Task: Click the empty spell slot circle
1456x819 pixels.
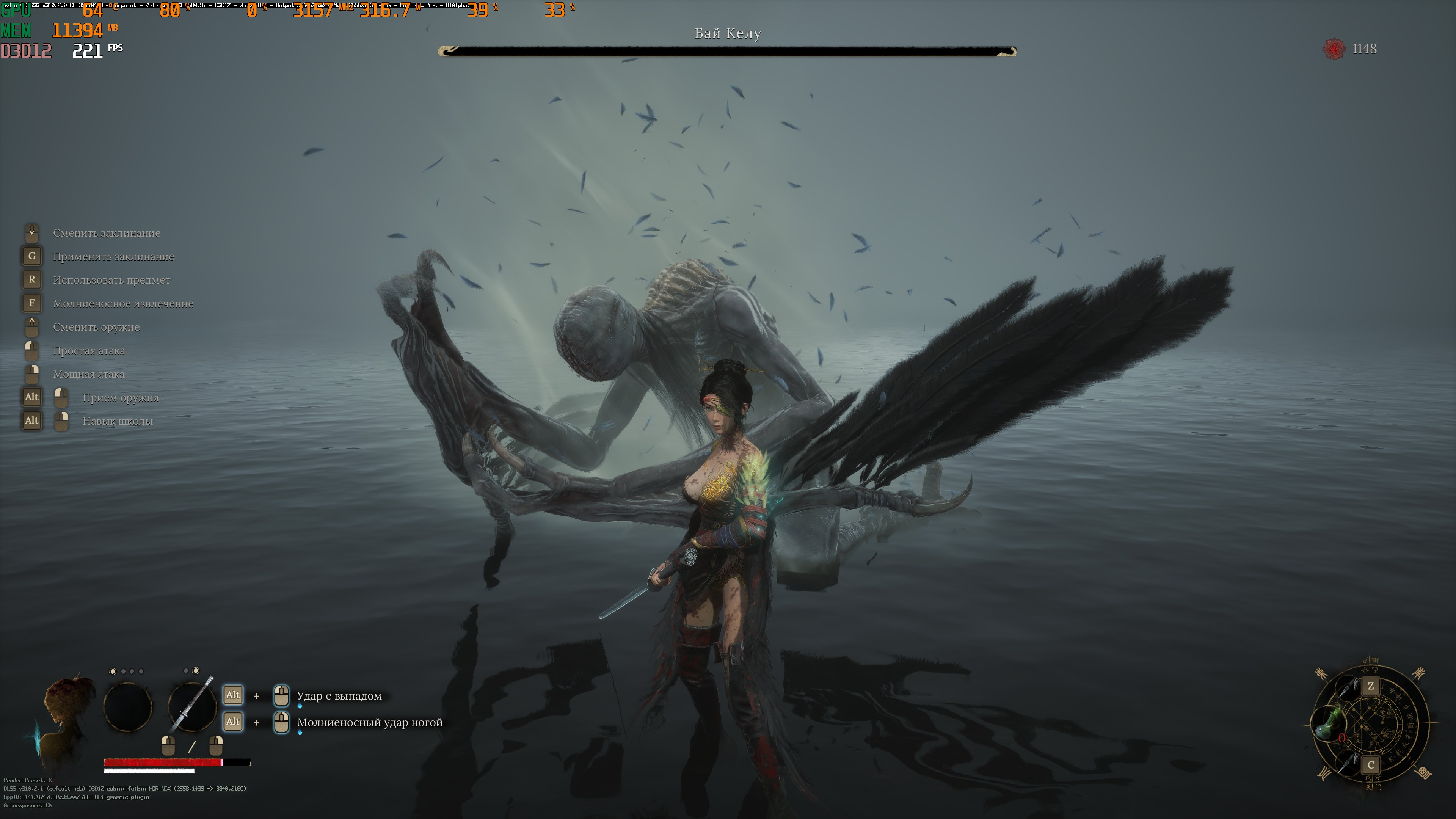Action: 128,706
